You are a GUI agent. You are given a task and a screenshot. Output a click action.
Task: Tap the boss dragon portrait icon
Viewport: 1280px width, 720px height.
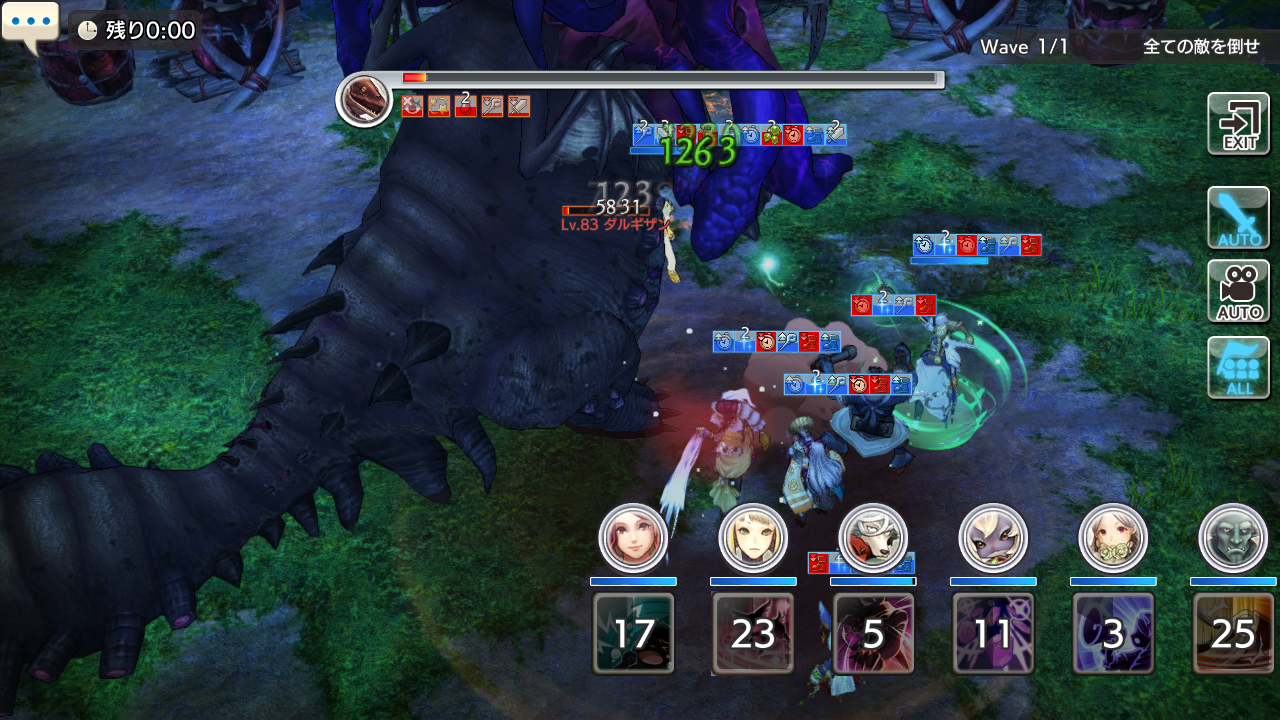(x=364, y=100)
